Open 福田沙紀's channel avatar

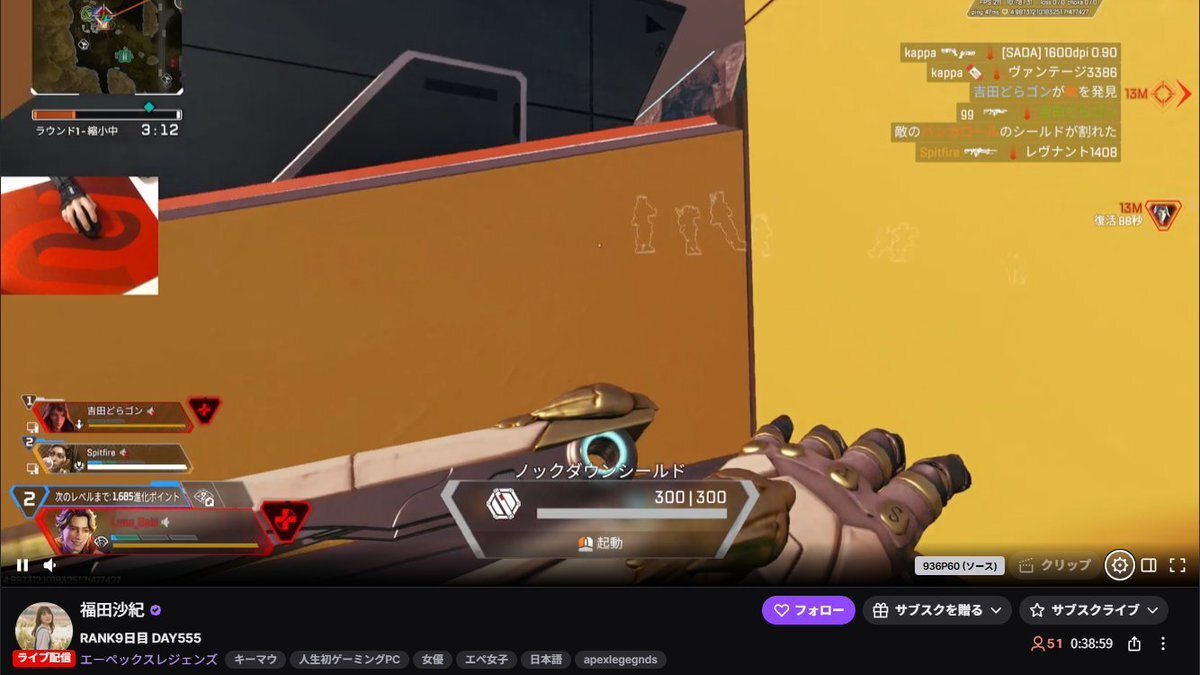point(43,627)
